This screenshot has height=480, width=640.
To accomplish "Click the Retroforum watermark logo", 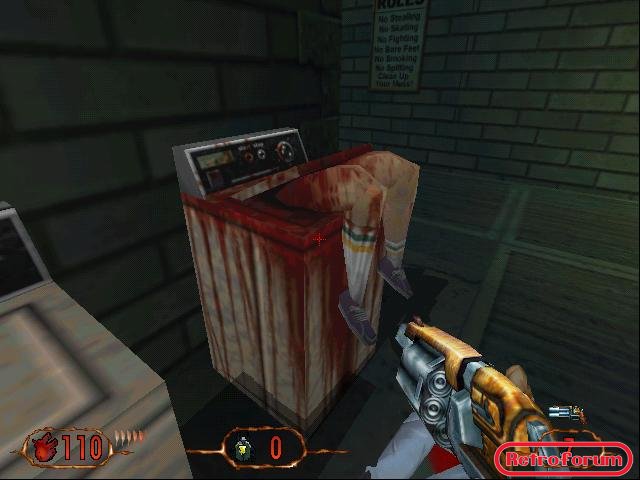I will [564, 459].
